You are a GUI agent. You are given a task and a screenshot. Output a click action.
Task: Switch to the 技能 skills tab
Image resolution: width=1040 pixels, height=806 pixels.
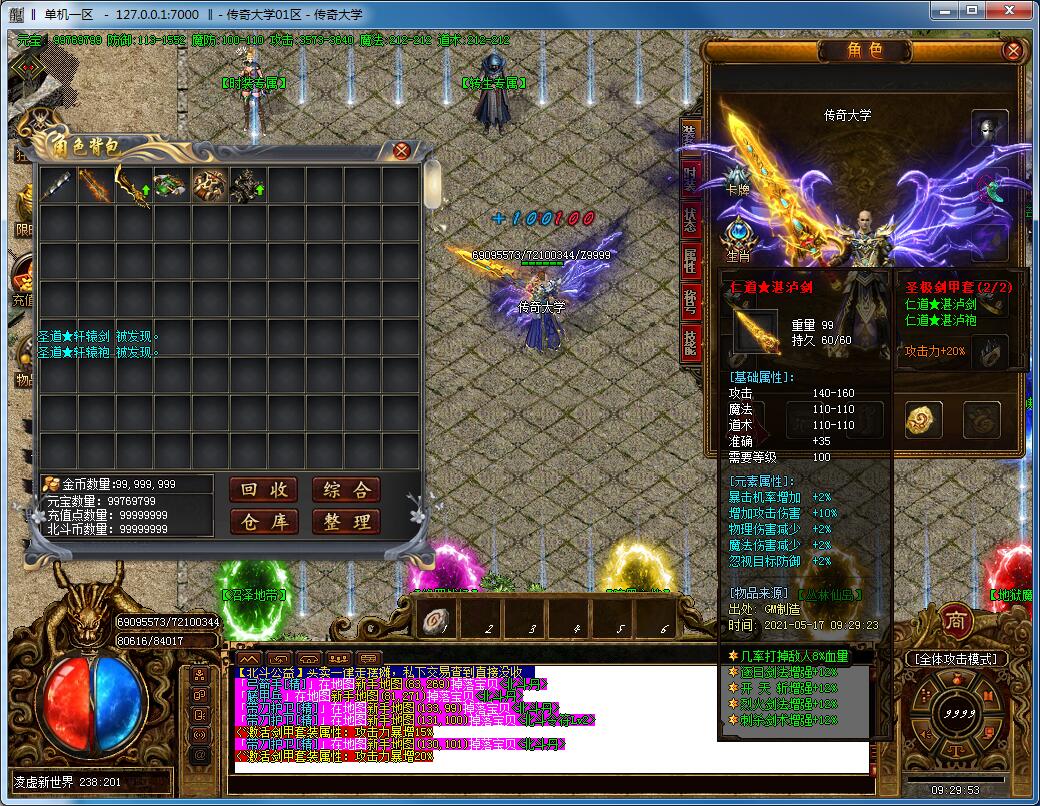(x=690, y=341)
